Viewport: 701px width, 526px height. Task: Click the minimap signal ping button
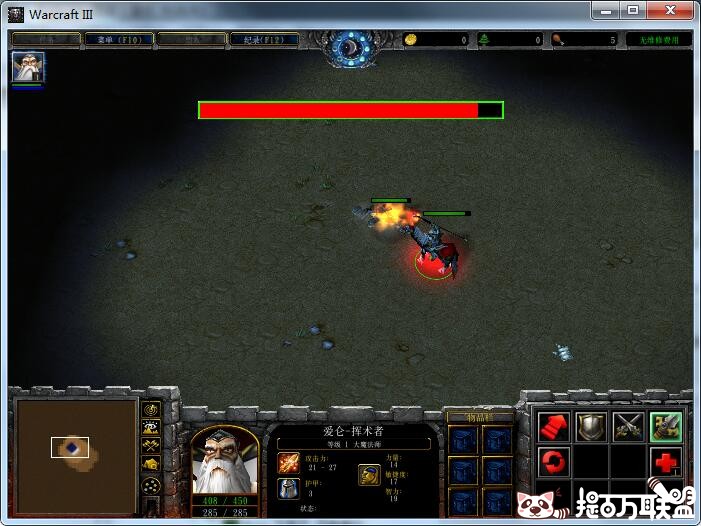[x=151, y=409]
